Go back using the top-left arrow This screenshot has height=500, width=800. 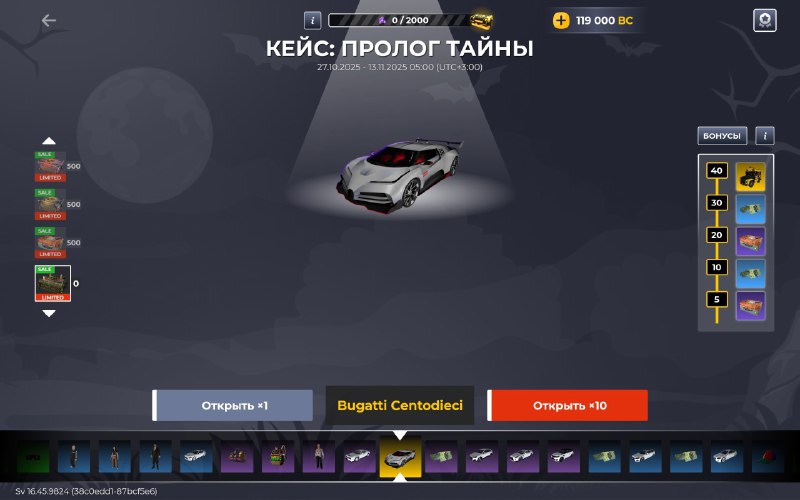pyautogui.click(x=49, y=20)
